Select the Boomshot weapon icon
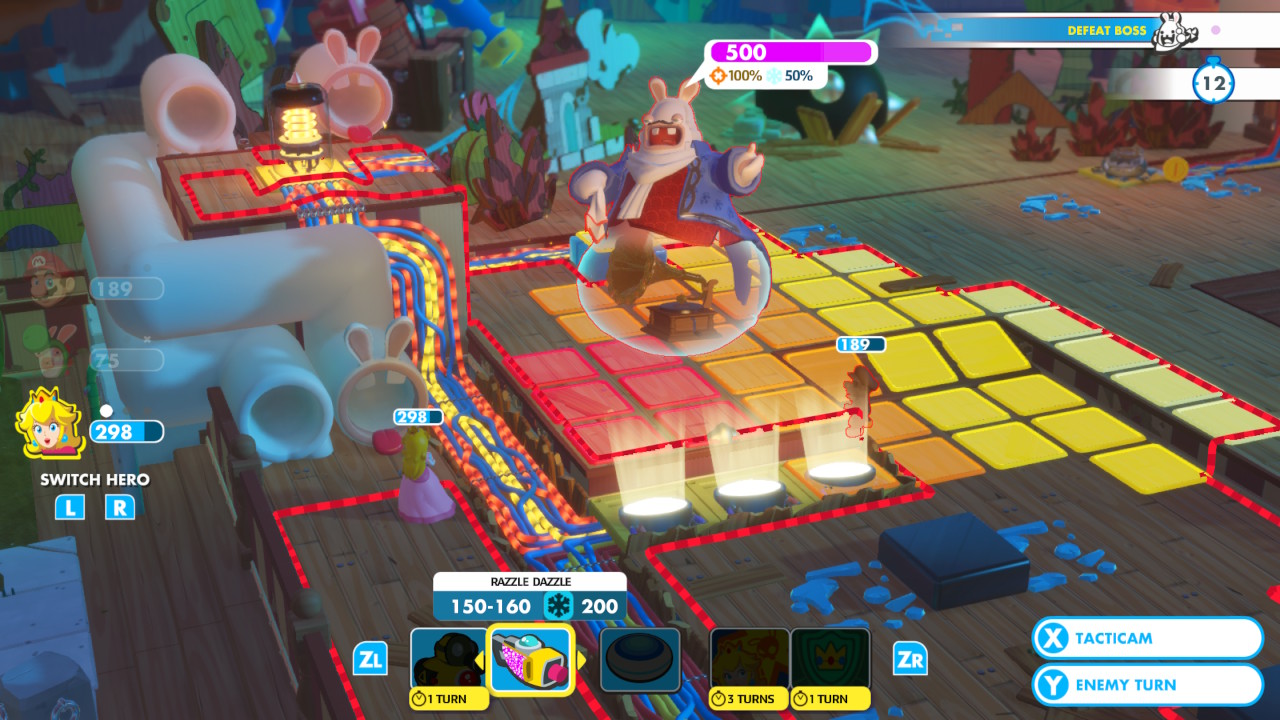 click(450, 657)
